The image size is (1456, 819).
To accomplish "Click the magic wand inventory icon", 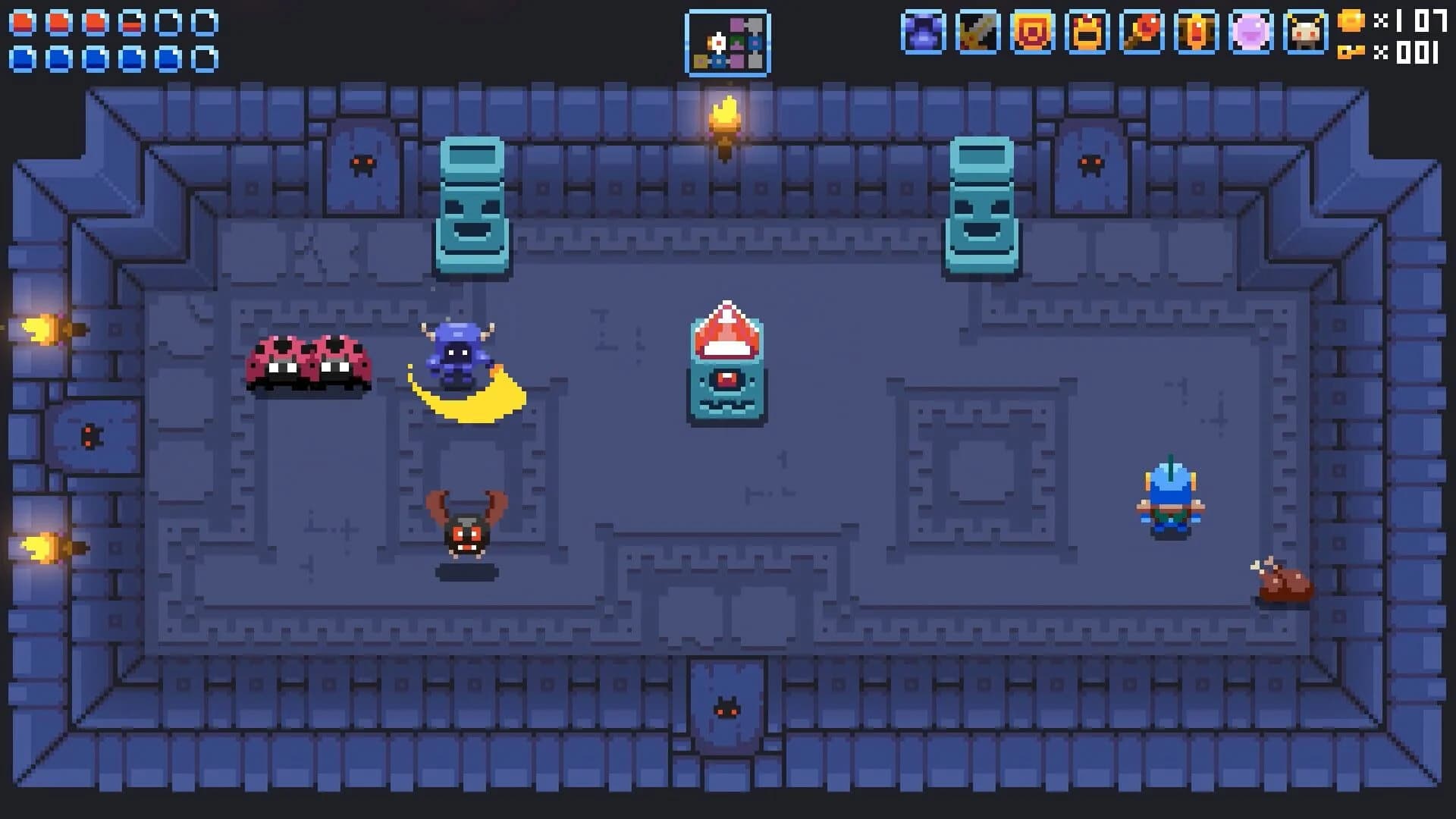I will coord(1141,30).
